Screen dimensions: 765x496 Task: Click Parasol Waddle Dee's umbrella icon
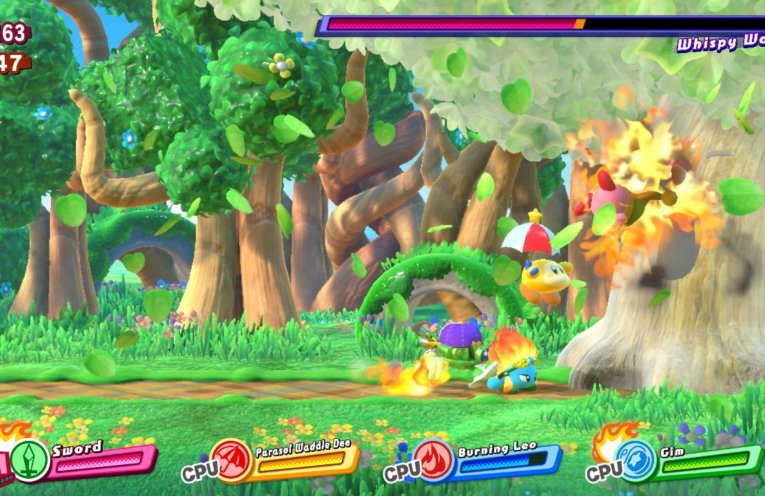(231, 461)
